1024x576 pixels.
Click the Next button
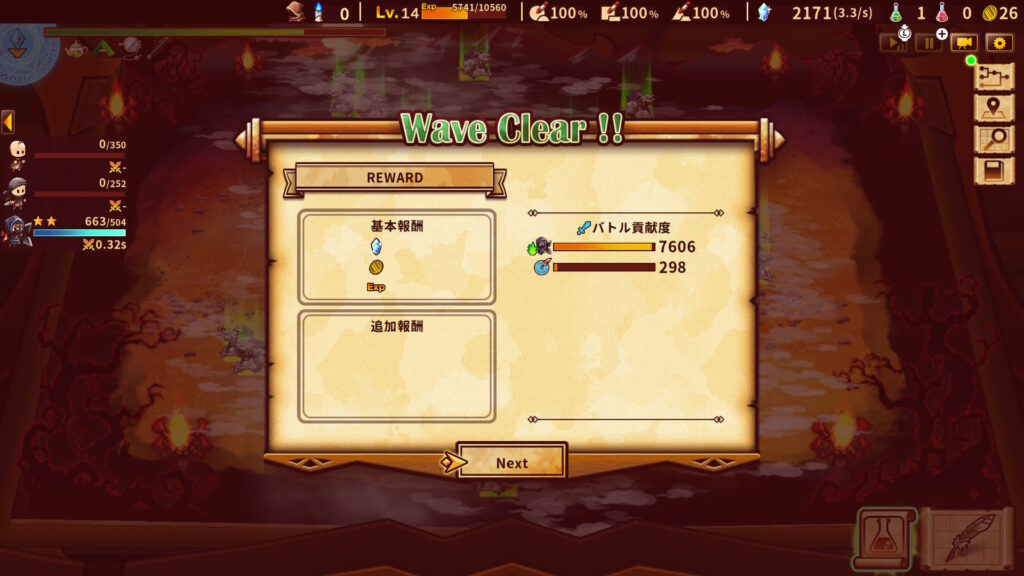tap(511, 462)
